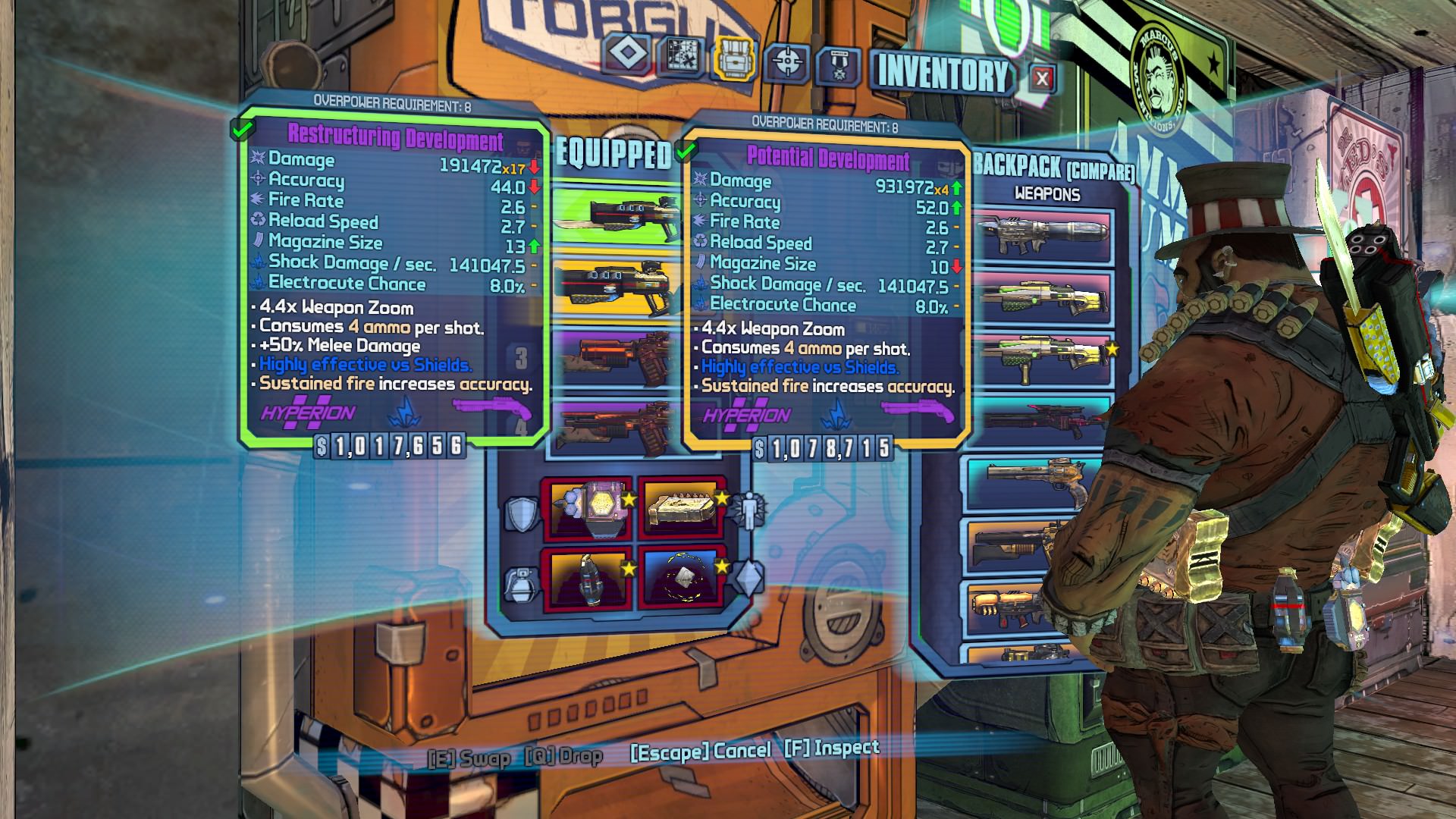Select the green-highlighted equipped weapon slot
Screen dimensions: 1456x819
pyautogui.click(x=614, y=215)
